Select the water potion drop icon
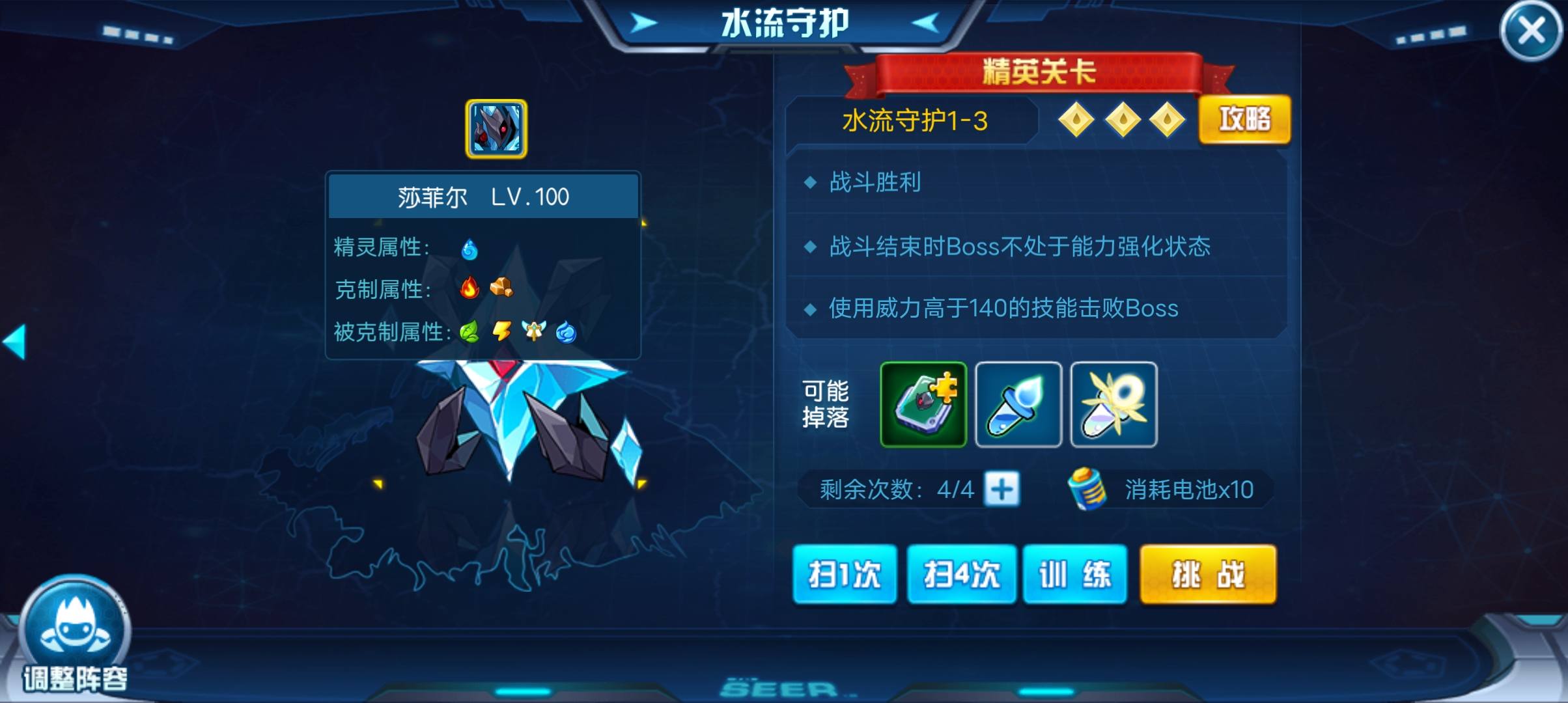 (x=1019, y=405)
